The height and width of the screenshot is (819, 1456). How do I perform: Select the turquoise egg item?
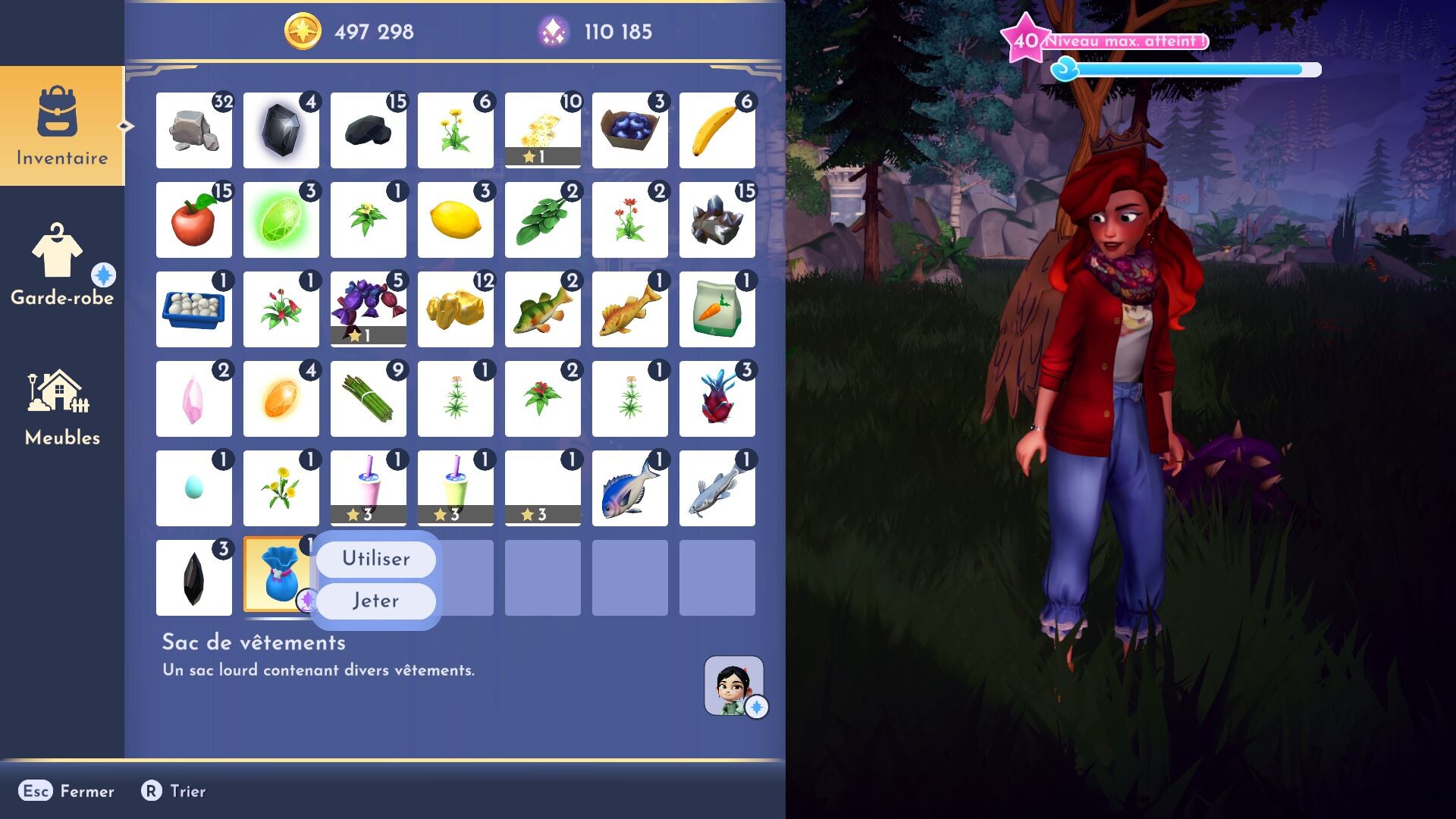pyautogui.click(x=193, y=488)
